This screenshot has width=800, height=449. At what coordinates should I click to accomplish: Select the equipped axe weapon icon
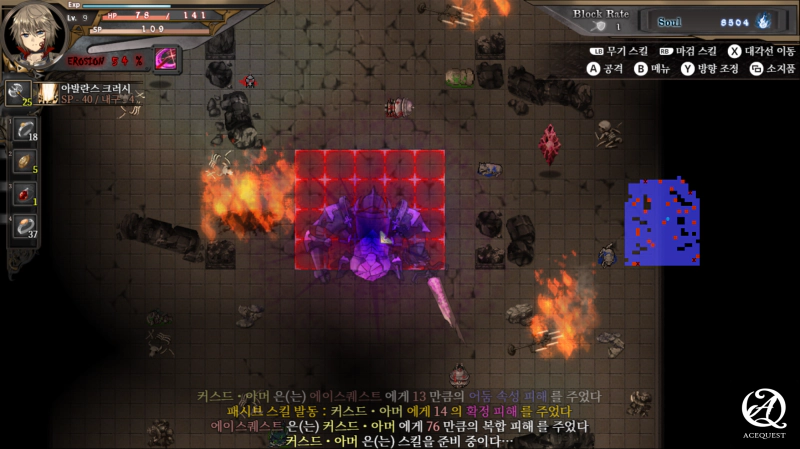tap(17, 92)
